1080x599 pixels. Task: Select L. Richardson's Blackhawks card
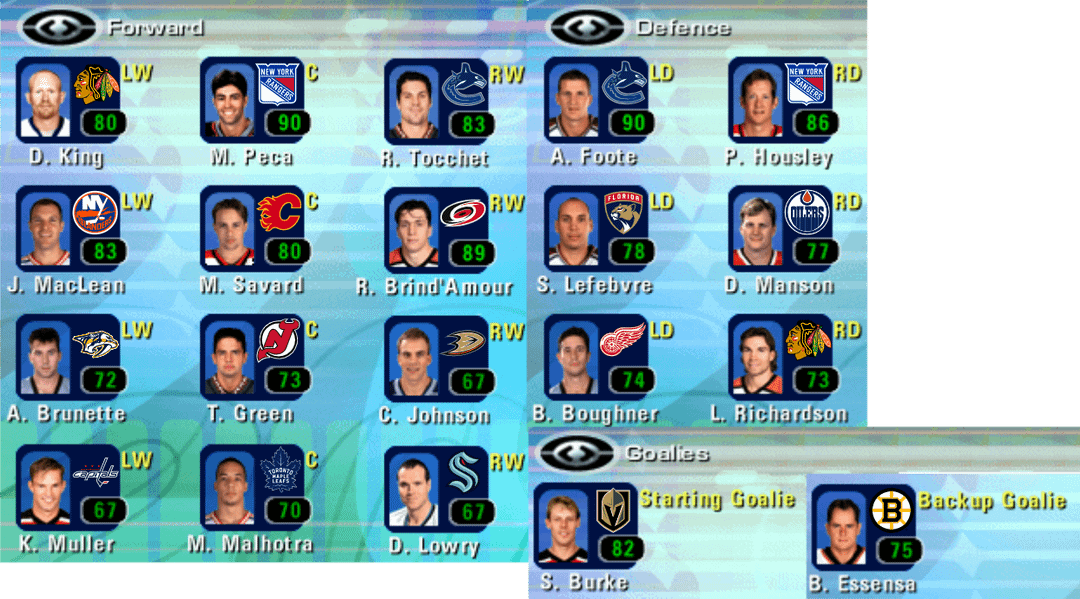coord(780,357)
